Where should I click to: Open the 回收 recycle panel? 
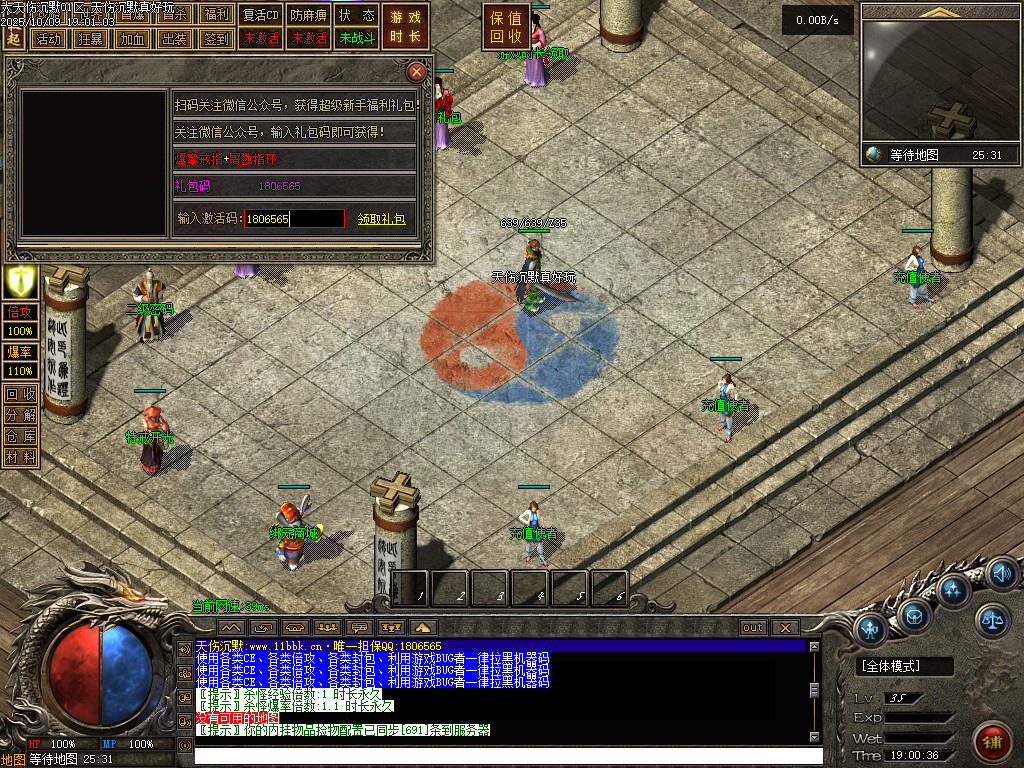point(21,394)
